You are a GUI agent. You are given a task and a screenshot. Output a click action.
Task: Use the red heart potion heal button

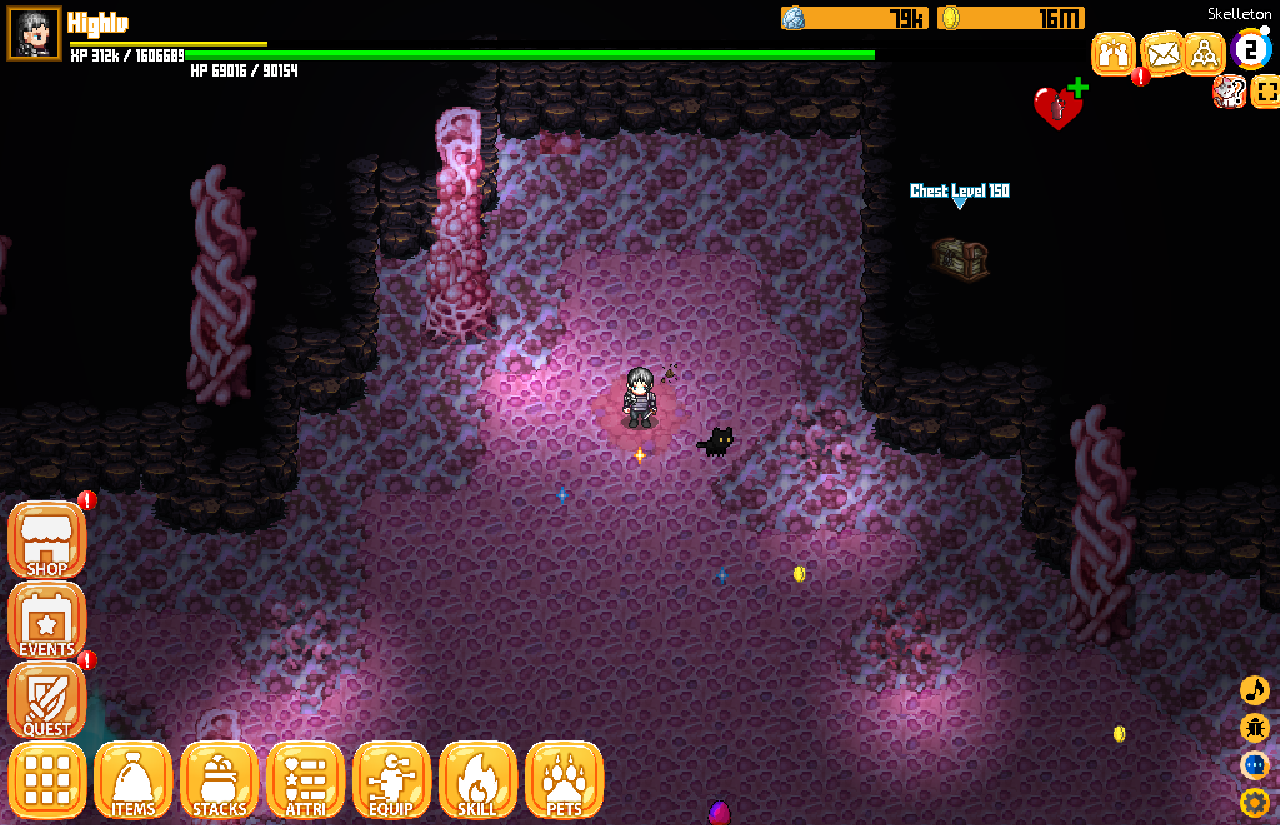(1058, 106)
